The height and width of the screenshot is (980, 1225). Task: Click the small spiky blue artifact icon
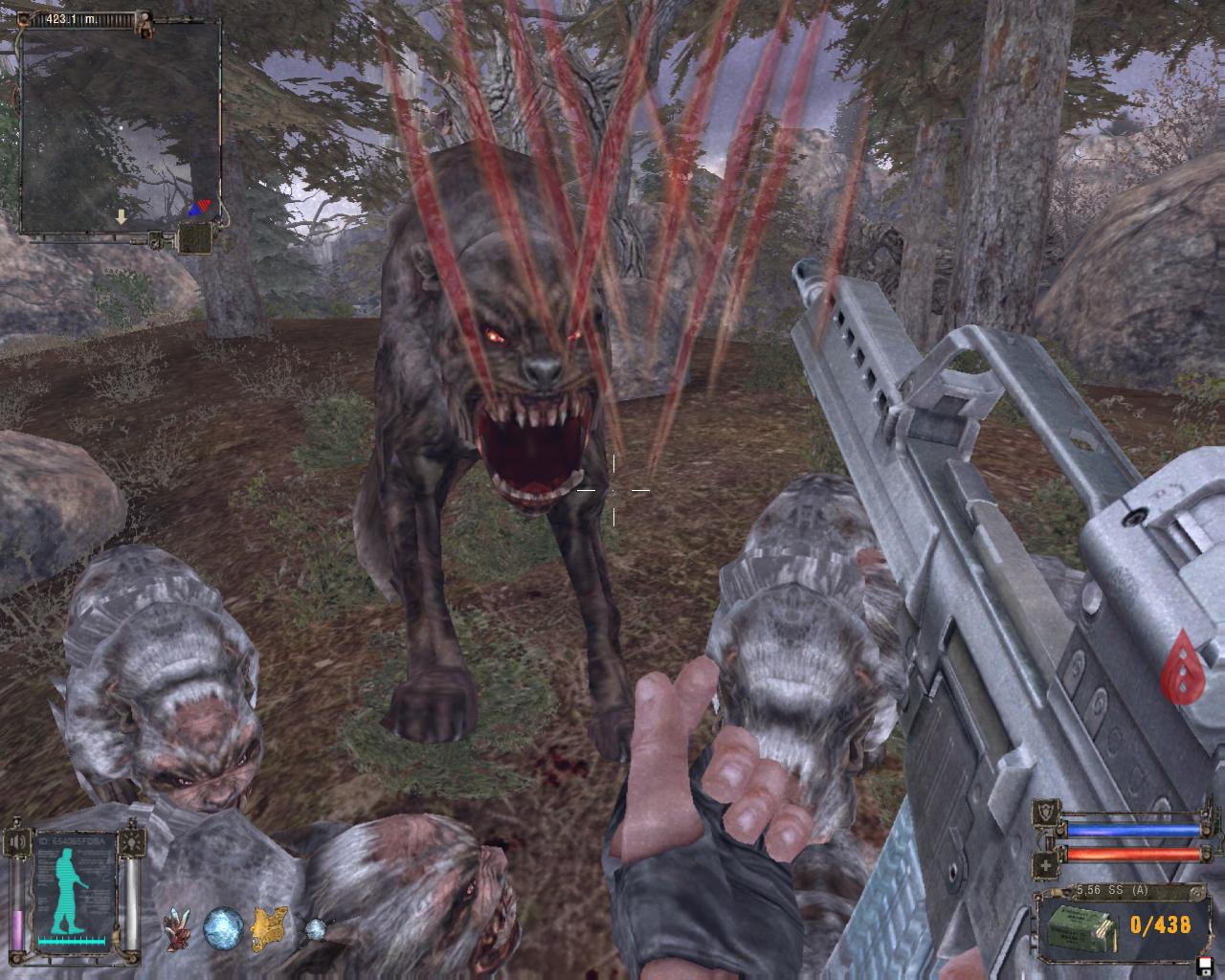coord(315,927)
